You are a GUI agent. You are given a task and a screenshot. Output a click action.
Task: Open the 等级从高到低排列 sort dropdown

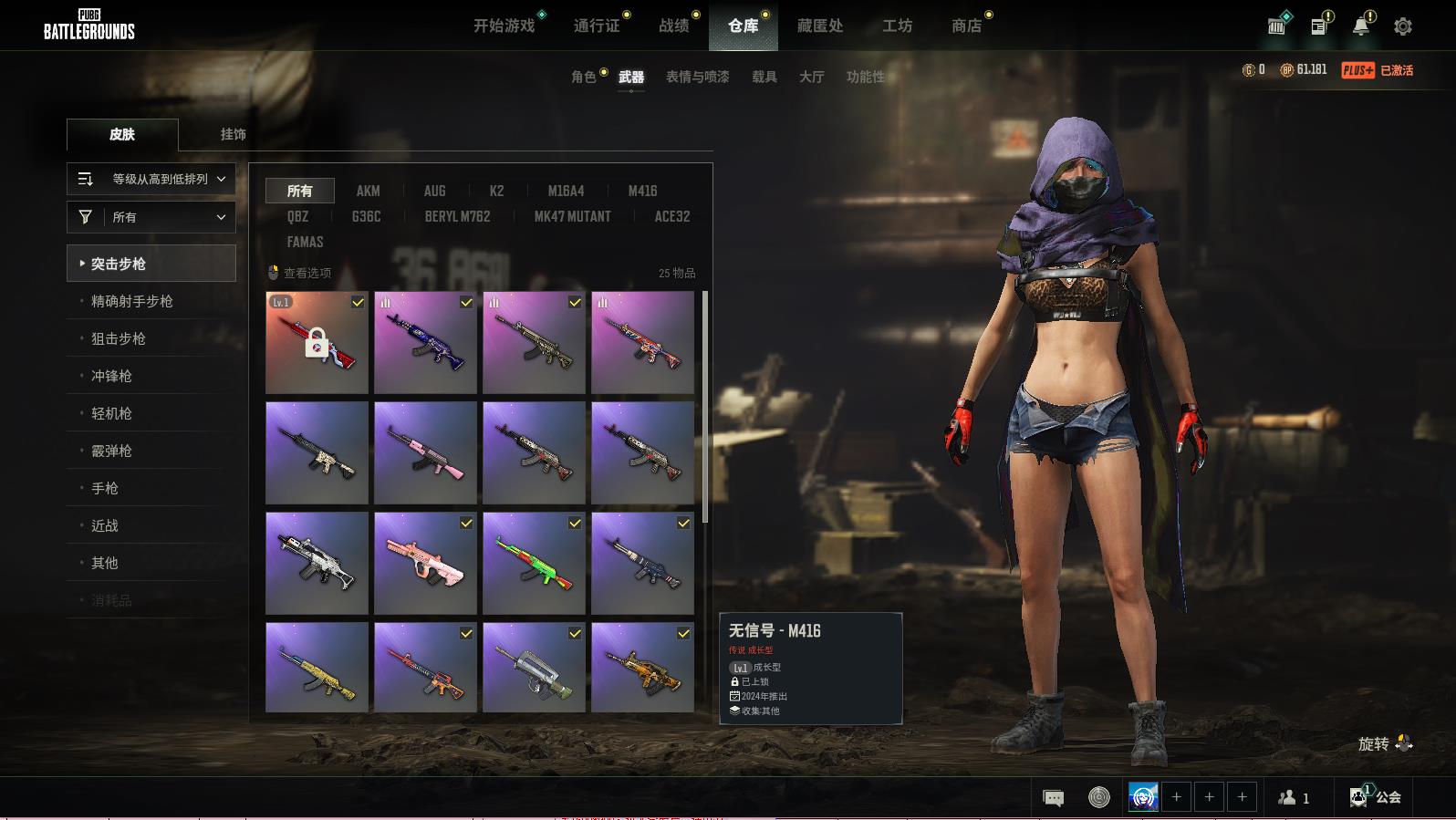click(151, 179)
